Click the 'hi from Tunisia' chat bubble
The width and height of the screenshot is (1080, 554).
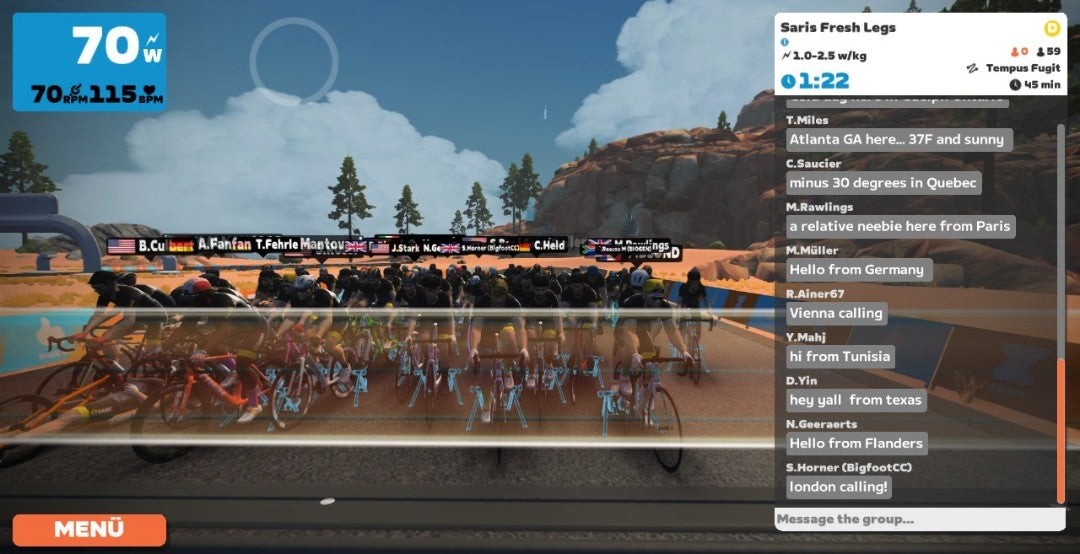coord(840,356)
